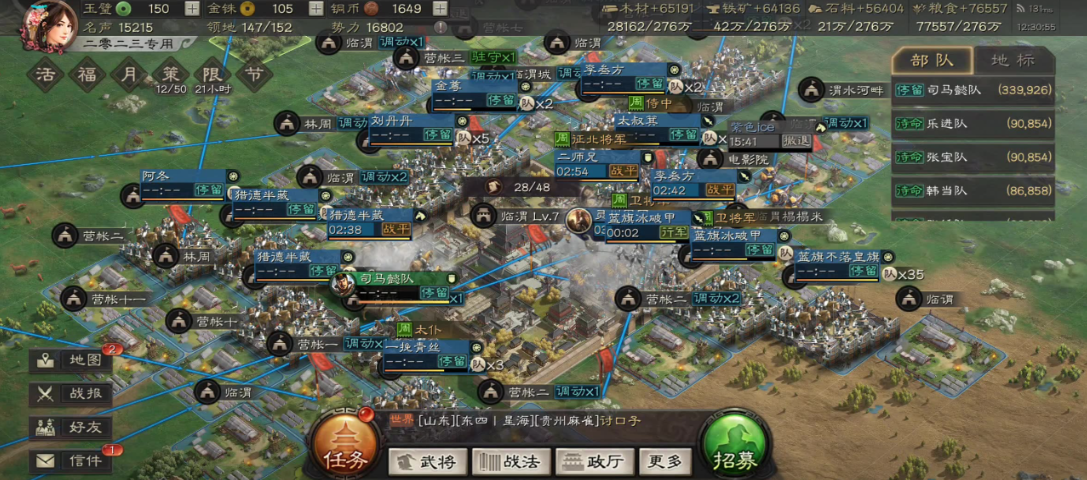
Task: Select the 司马懿队 troop row
Action: 972,90
